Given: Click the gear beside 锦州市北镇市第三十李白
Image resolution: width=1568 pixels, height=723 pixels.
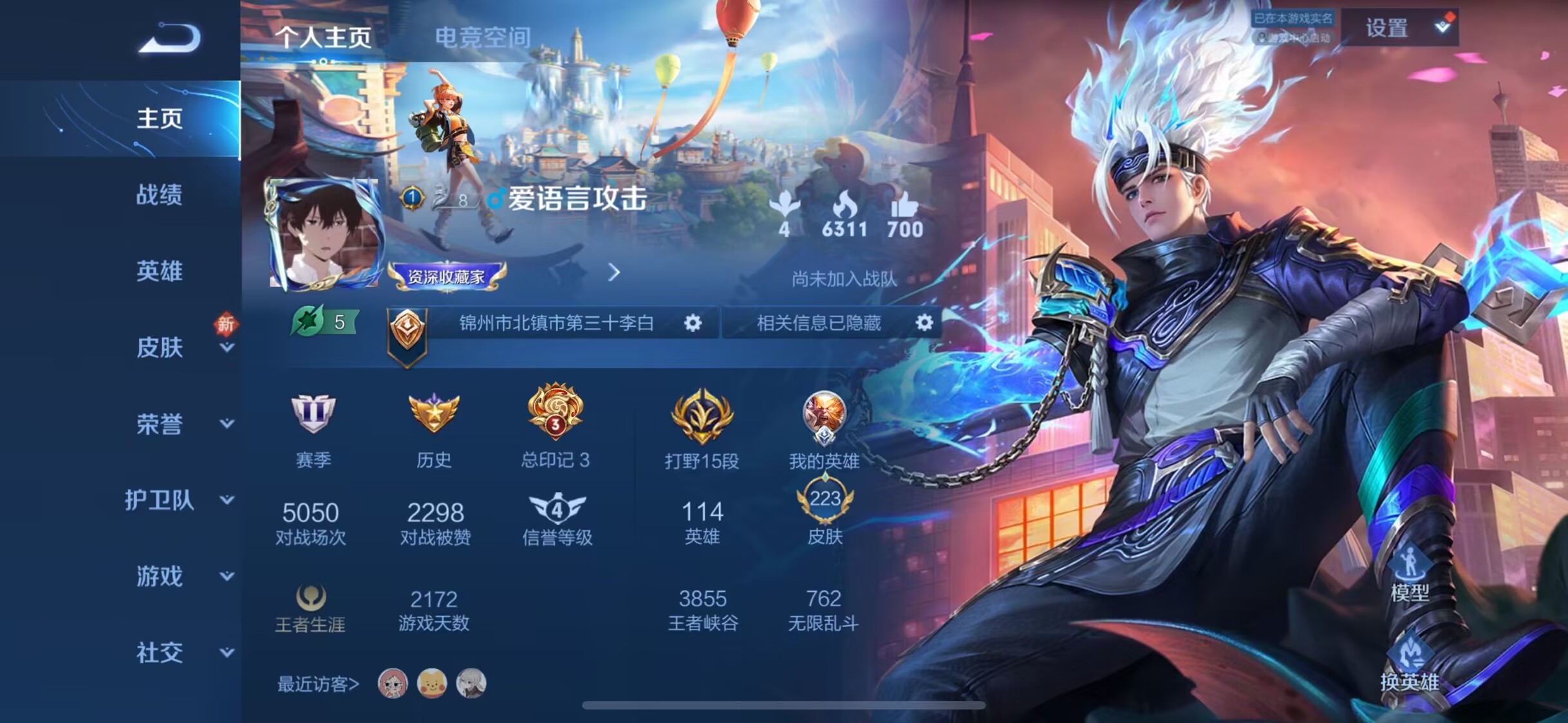Looking at the screenshot, I should tap(693, 323).
